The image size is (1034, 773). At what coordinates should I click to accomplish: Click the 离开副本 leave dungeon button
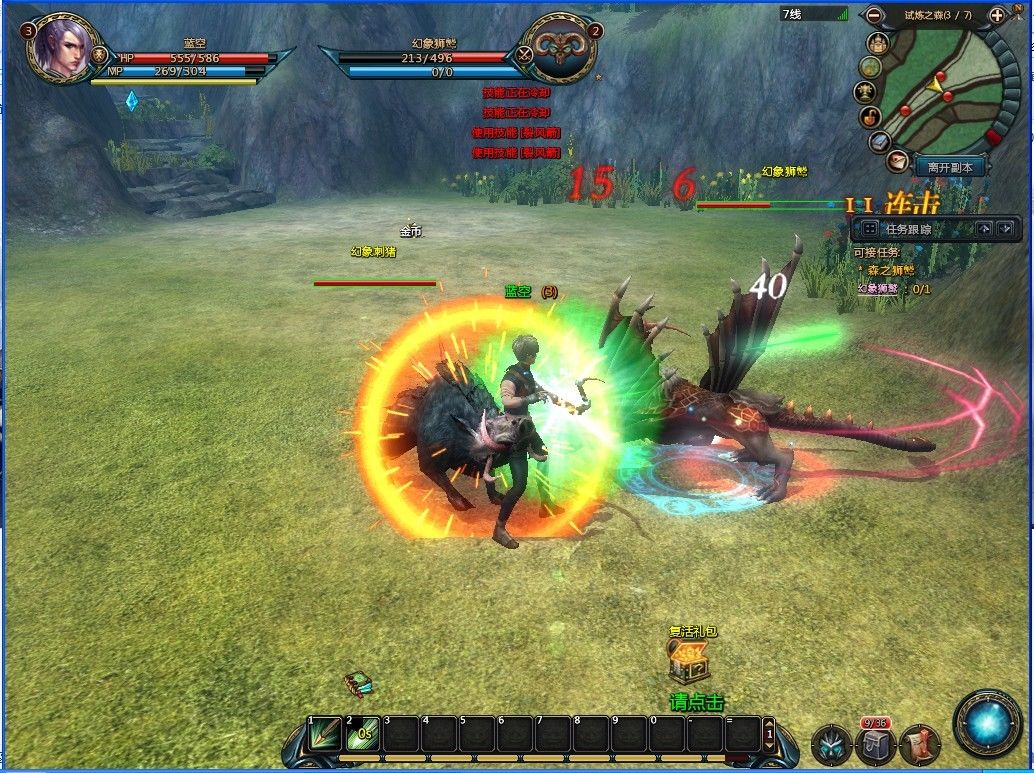point(949,168)
